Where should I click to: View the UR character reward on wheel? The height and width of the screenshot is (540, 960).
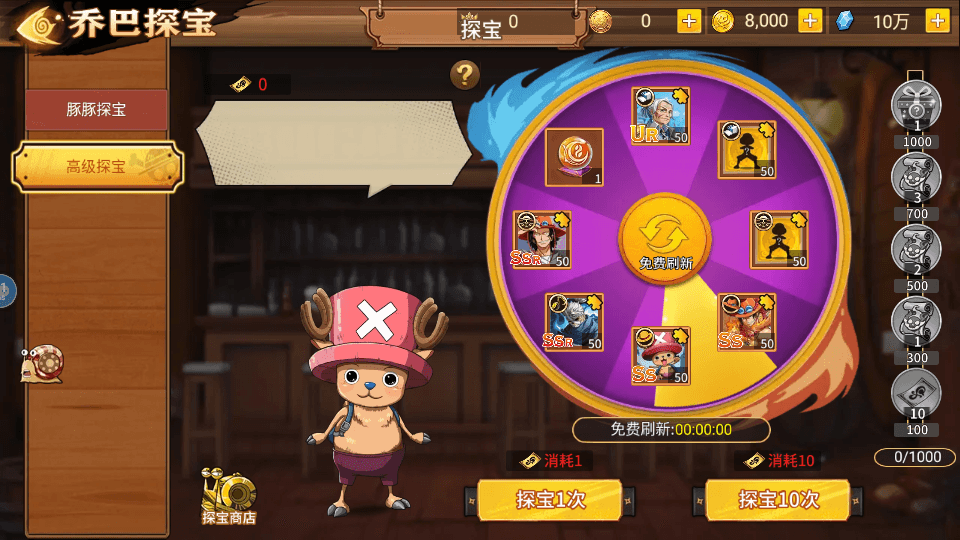coord(661,116)
